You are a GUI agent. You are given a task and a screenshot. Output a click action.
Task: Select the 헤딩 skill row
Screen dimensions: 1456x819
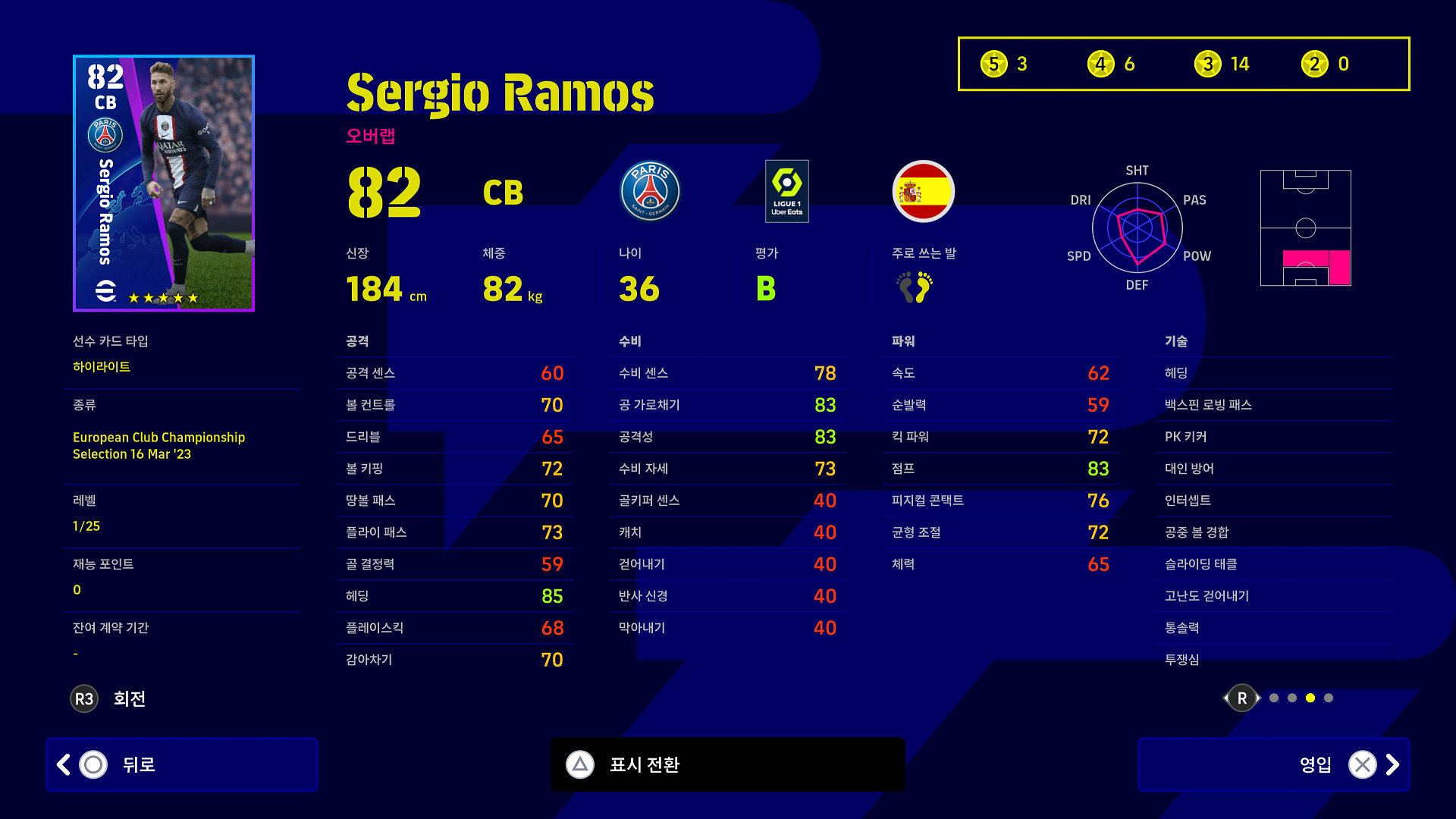point(1279,373)
